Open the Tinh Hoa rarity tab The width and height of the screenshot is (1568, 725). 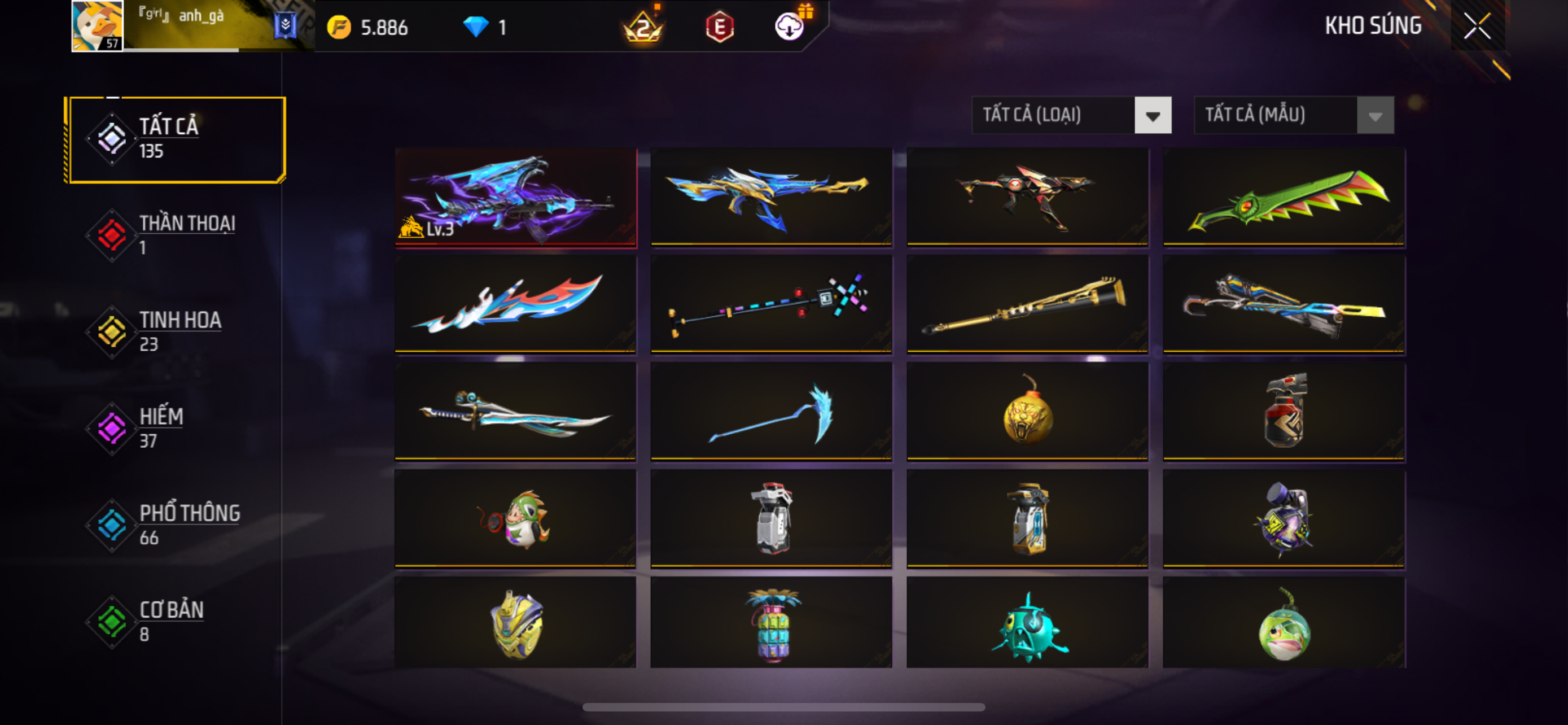click(176, 331)
